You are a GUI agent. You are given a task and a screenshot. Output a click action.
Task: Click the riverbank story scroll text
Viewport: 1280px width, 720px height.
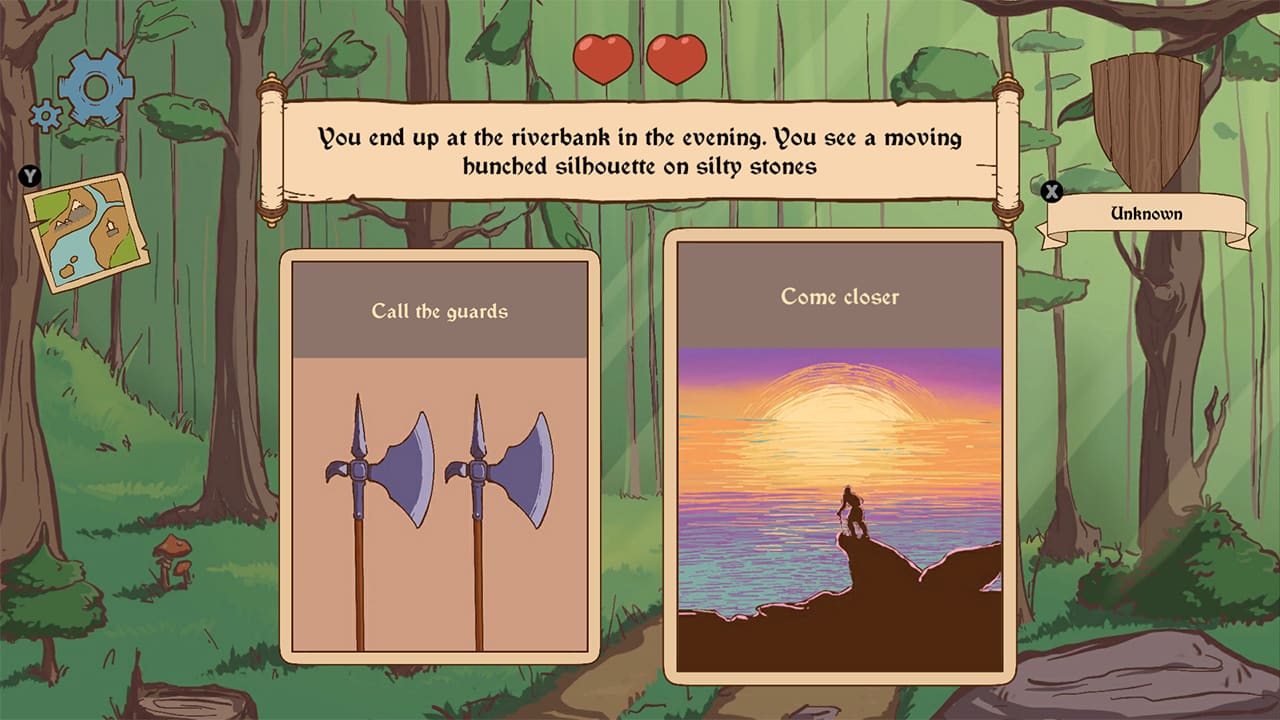point(640,150)
